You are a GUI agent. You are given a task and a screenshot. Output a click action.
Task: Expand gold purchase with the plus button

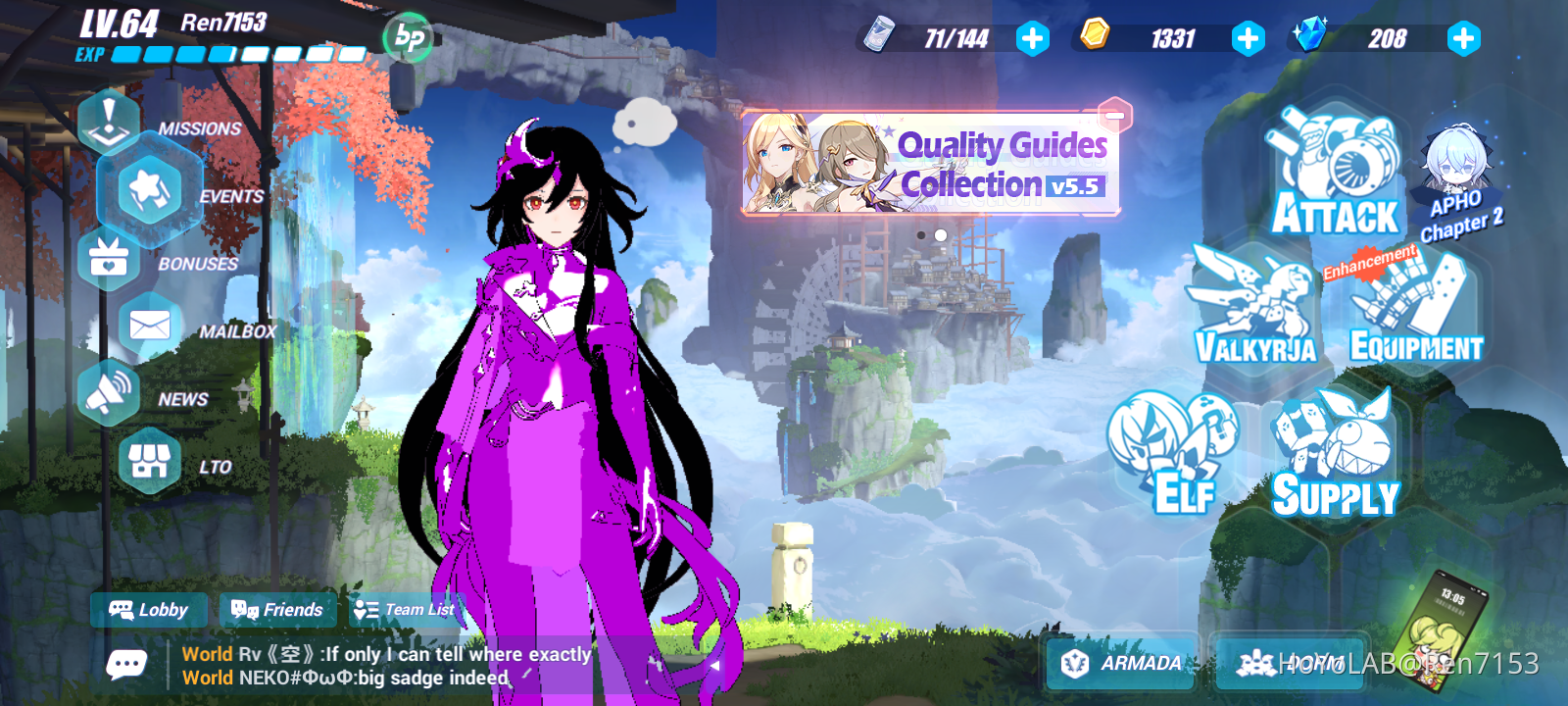click(1248, 39)
